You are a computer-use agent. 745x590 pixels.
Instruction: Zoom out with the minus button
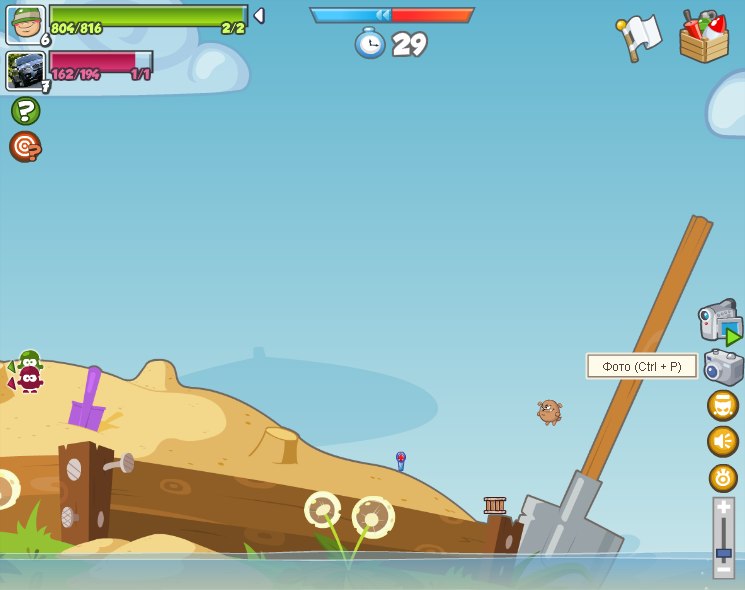point(724,570)
